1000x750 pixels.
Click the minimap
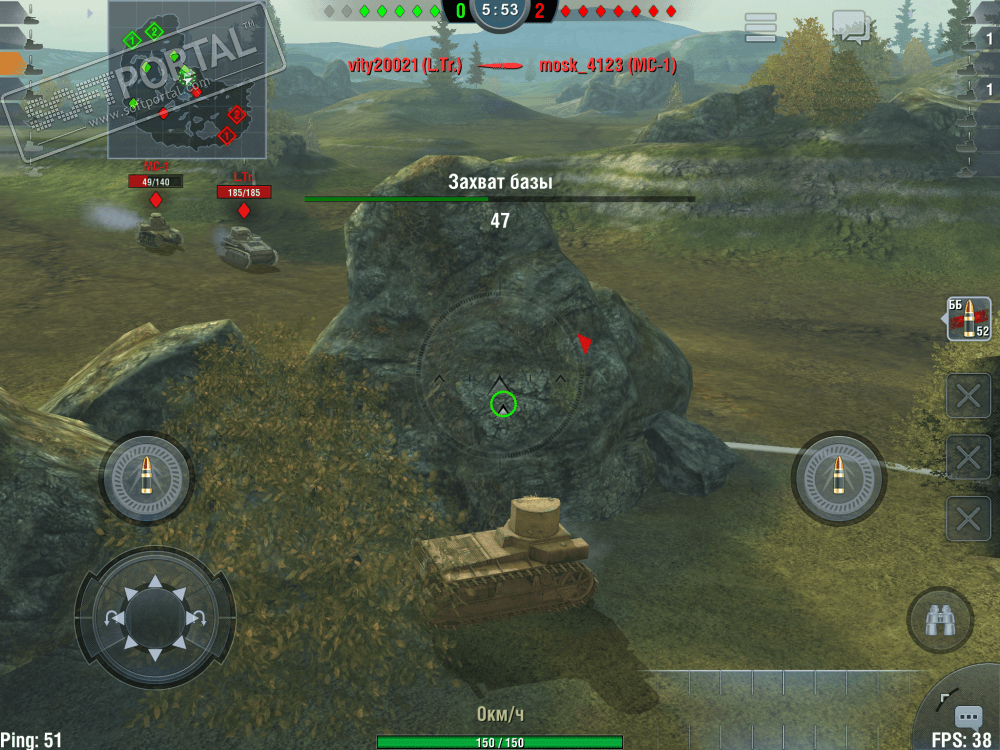[187, 80]
